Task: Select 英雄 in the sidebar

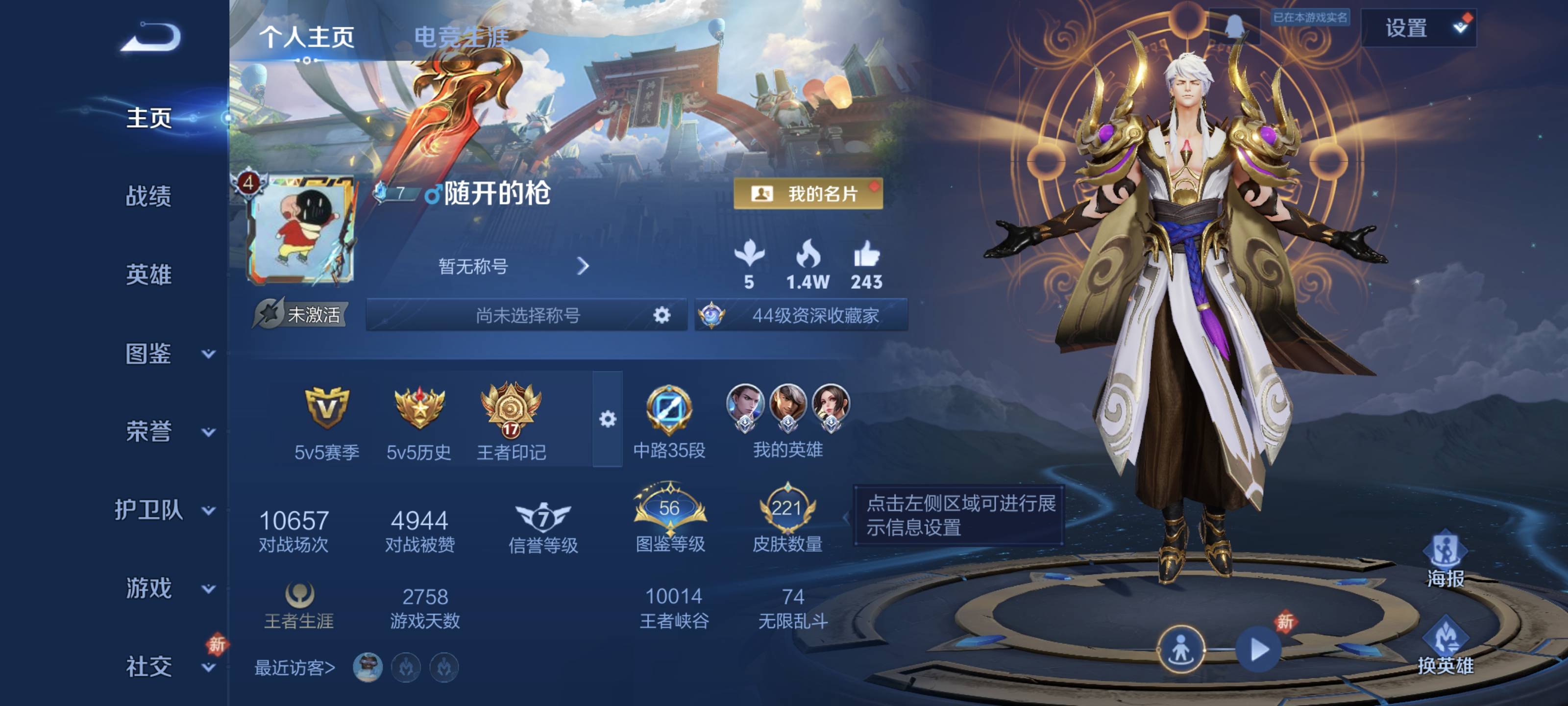Action: tap(148, 275)
